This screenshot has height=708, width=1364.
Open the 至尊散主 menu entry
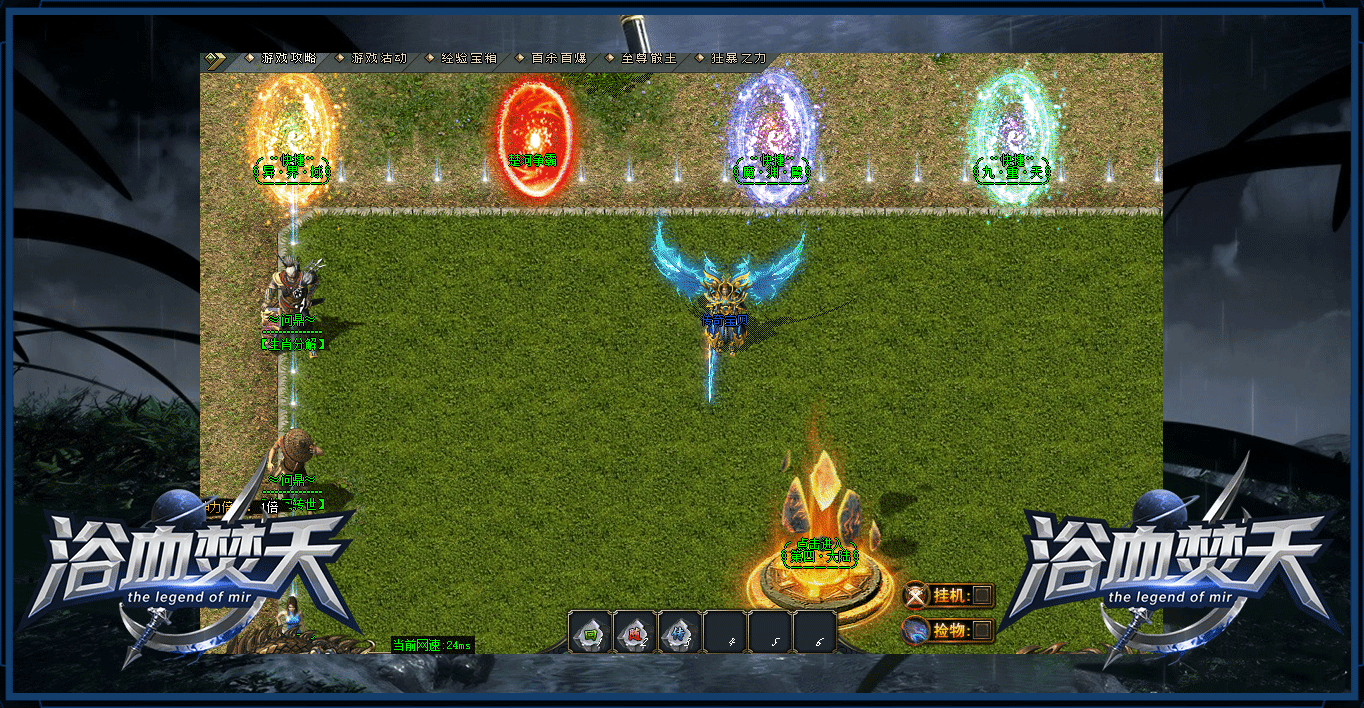pos(648,59)
